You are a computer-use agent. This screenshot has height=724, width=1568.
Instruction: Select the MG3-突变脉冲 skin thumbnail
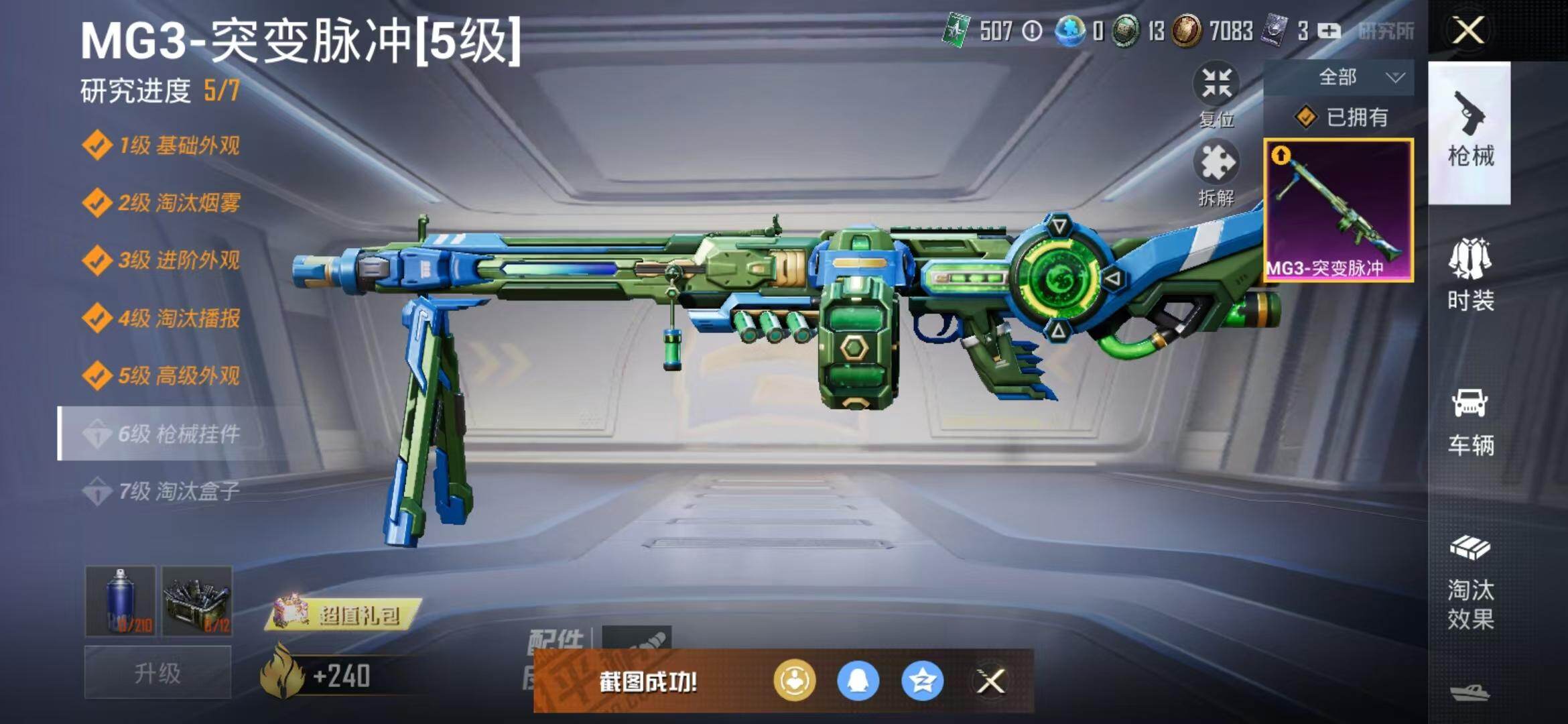click(1338, 210)
